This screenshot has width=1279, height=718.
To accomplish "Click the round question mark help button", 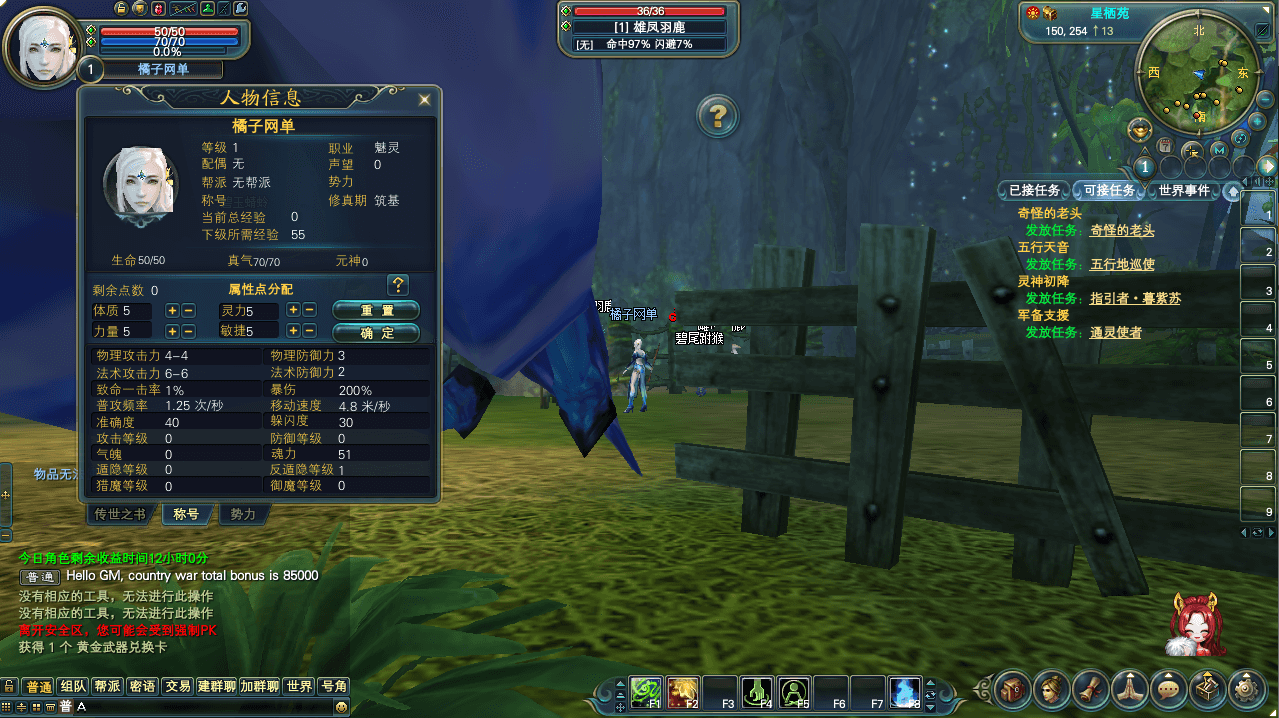I will point(717,116).
